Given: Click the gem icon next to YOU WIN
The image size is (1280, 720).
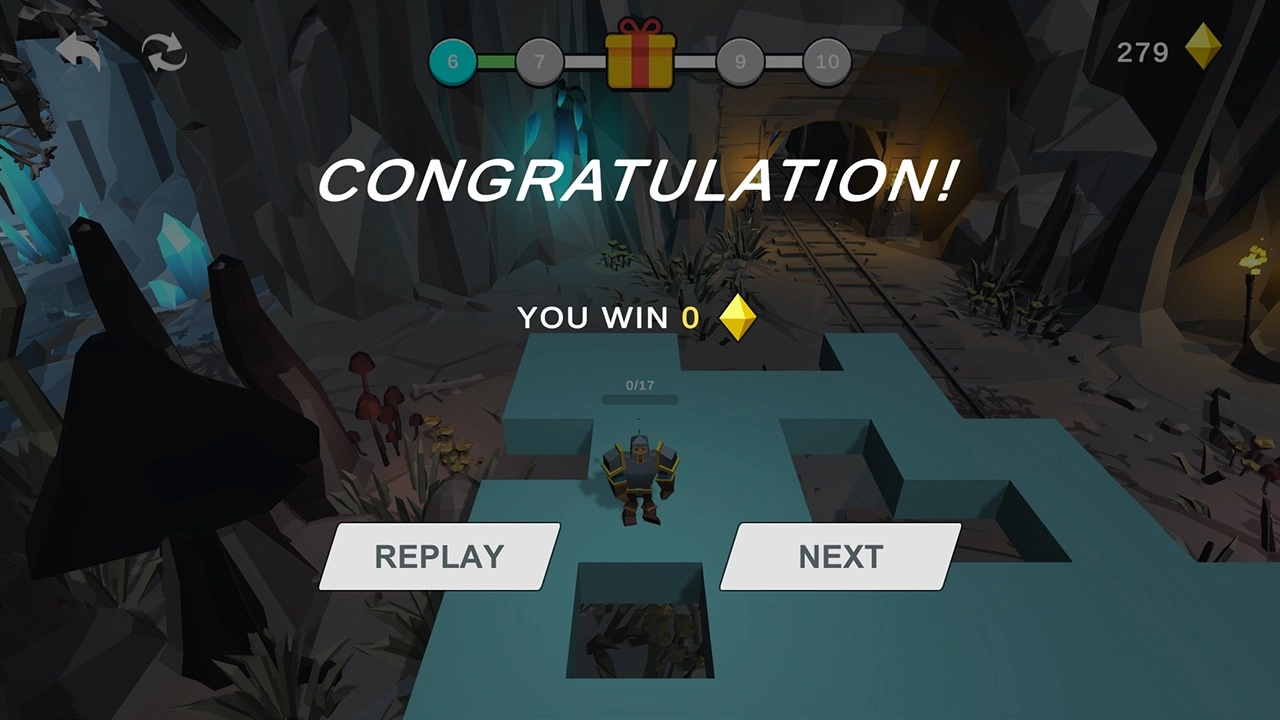Looking at the screenshot, I should pos(740,317).
